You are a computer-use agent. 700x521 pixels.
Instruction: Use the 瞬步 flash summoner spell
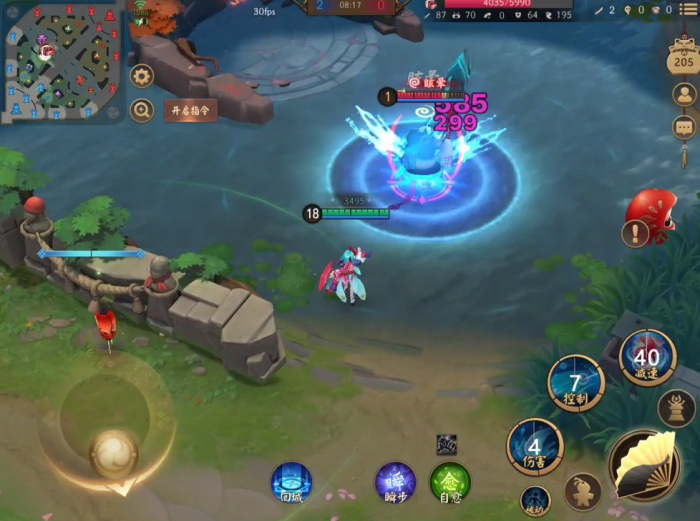[395, 482]
